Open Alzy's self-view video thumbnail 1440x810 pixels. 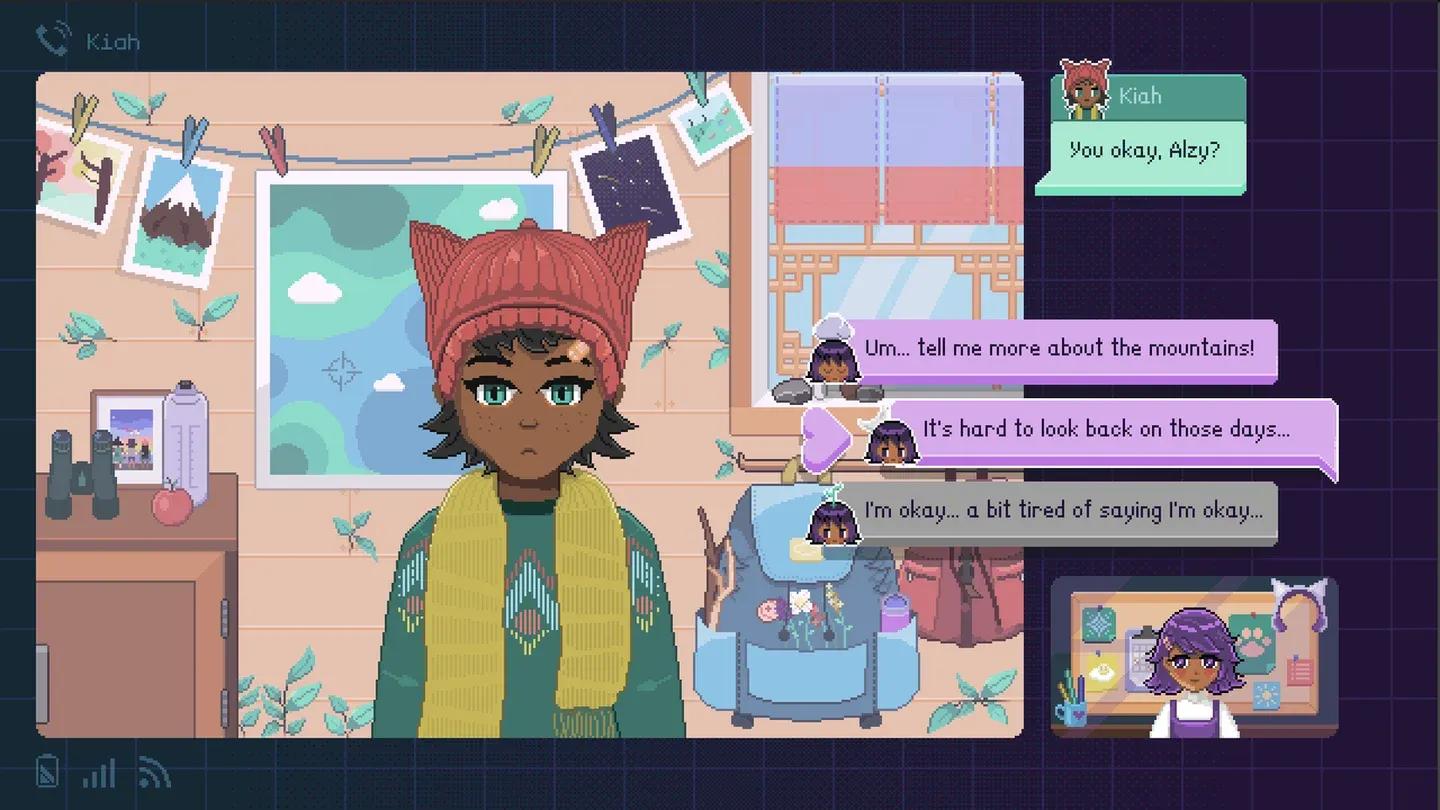click(x=1194, y=657)
